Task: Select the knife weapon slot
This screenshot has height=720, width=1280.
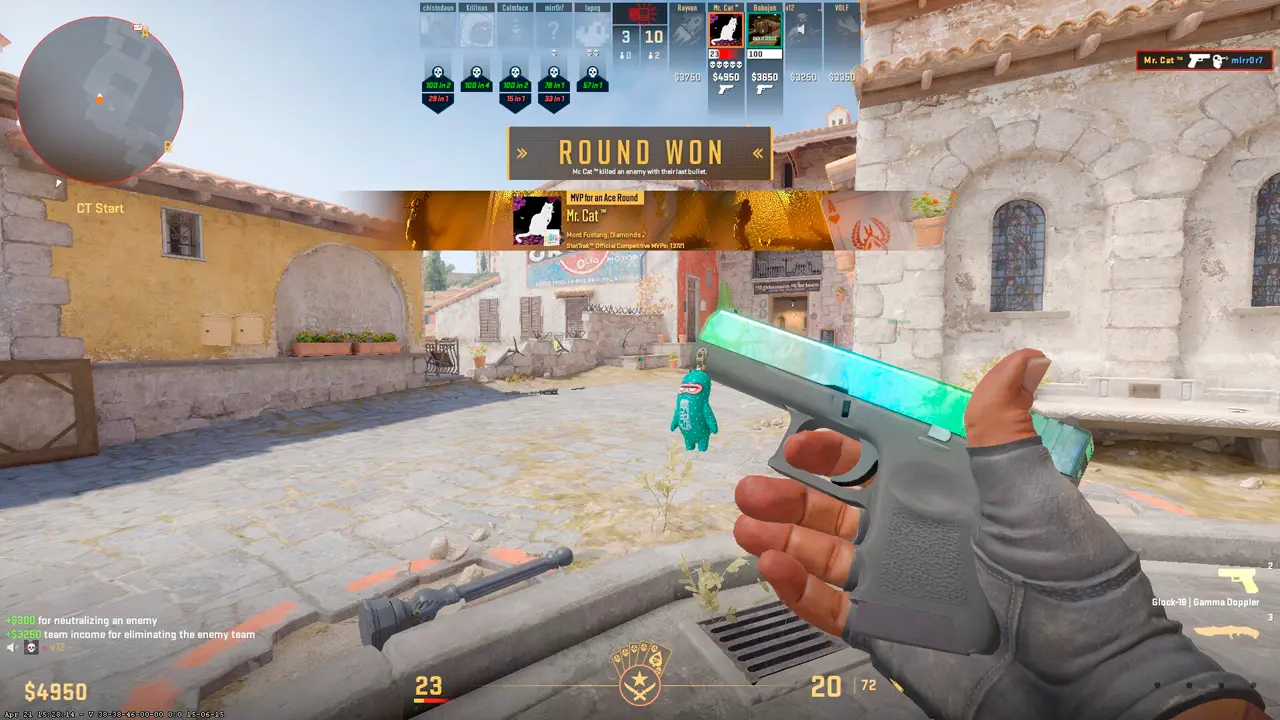Action: 1227,632
